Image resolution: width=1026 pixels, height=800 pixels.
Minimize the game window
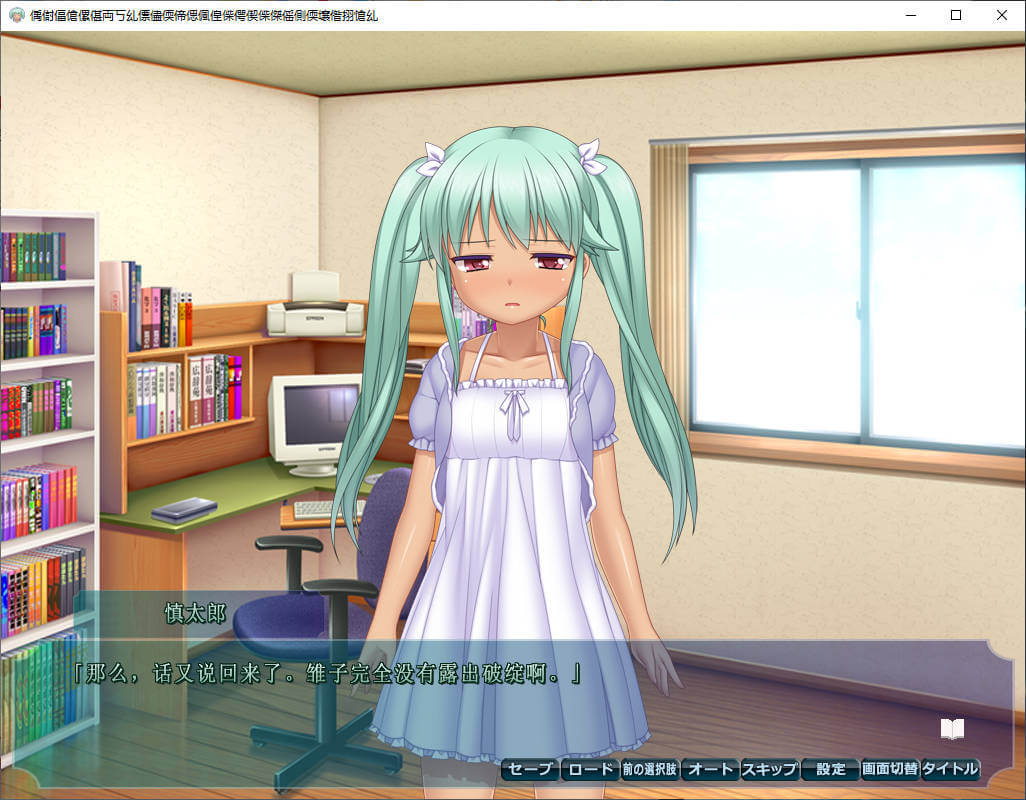(910, 15)
